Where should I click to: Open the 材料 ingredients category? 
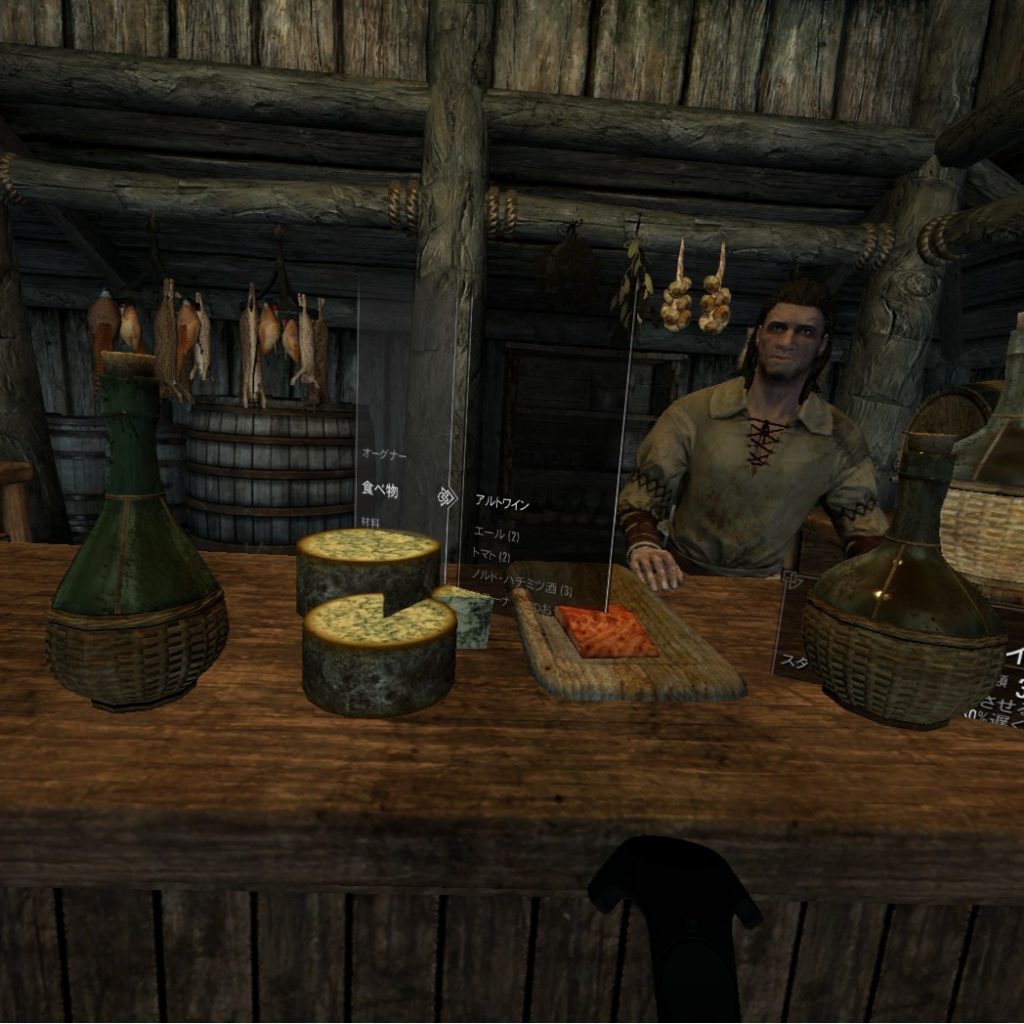(371, 522)
